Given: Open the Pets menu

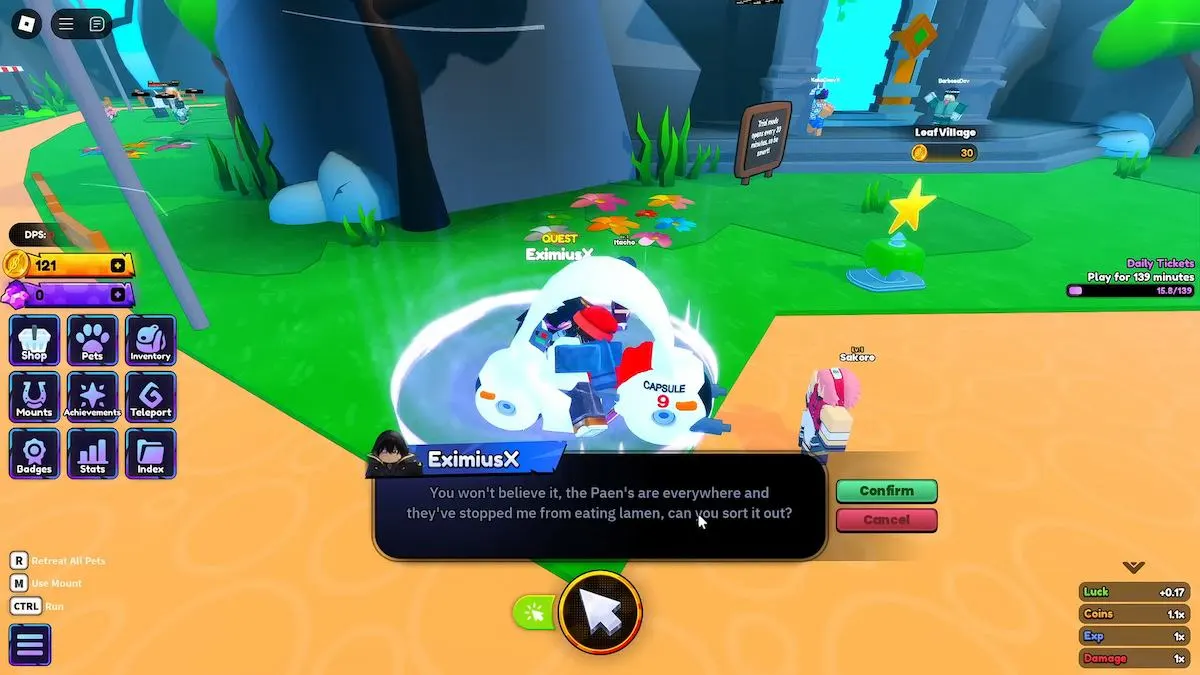Looking at the screenshot, I should pos(92,341).
